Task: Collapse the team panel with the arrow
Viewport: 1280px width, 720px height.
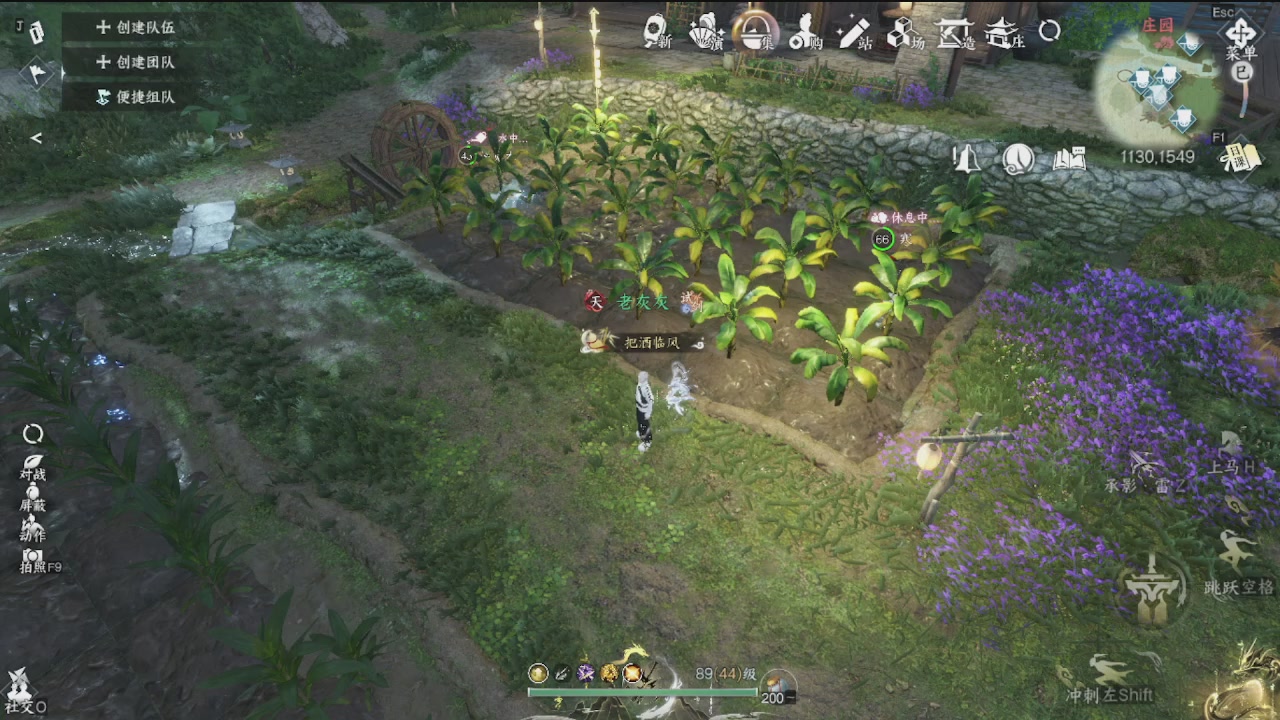Action: [36, 138]
